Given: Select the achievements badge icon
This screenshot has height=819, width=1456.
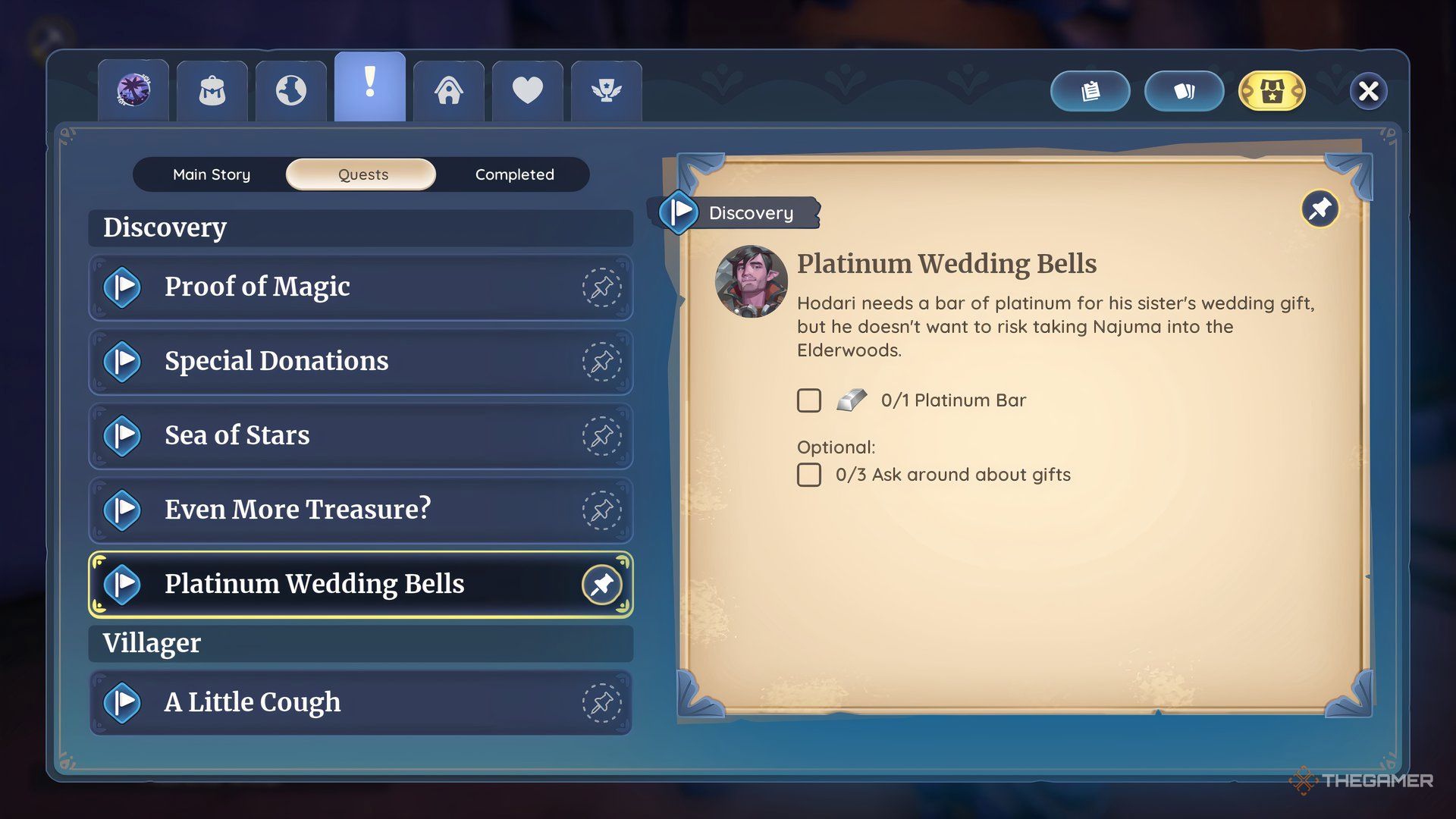Looking at the screenshot, I should click(606, 89).
